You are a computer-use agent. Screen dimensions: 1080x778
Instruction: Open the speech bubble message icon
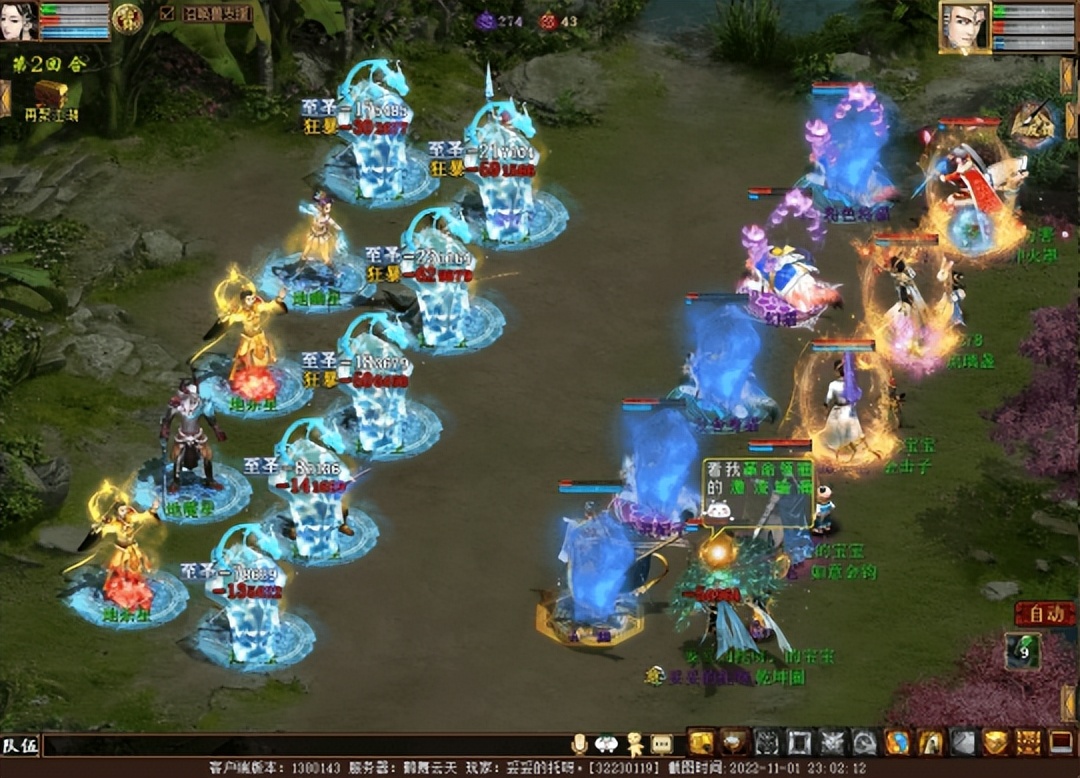coord(661,744)
